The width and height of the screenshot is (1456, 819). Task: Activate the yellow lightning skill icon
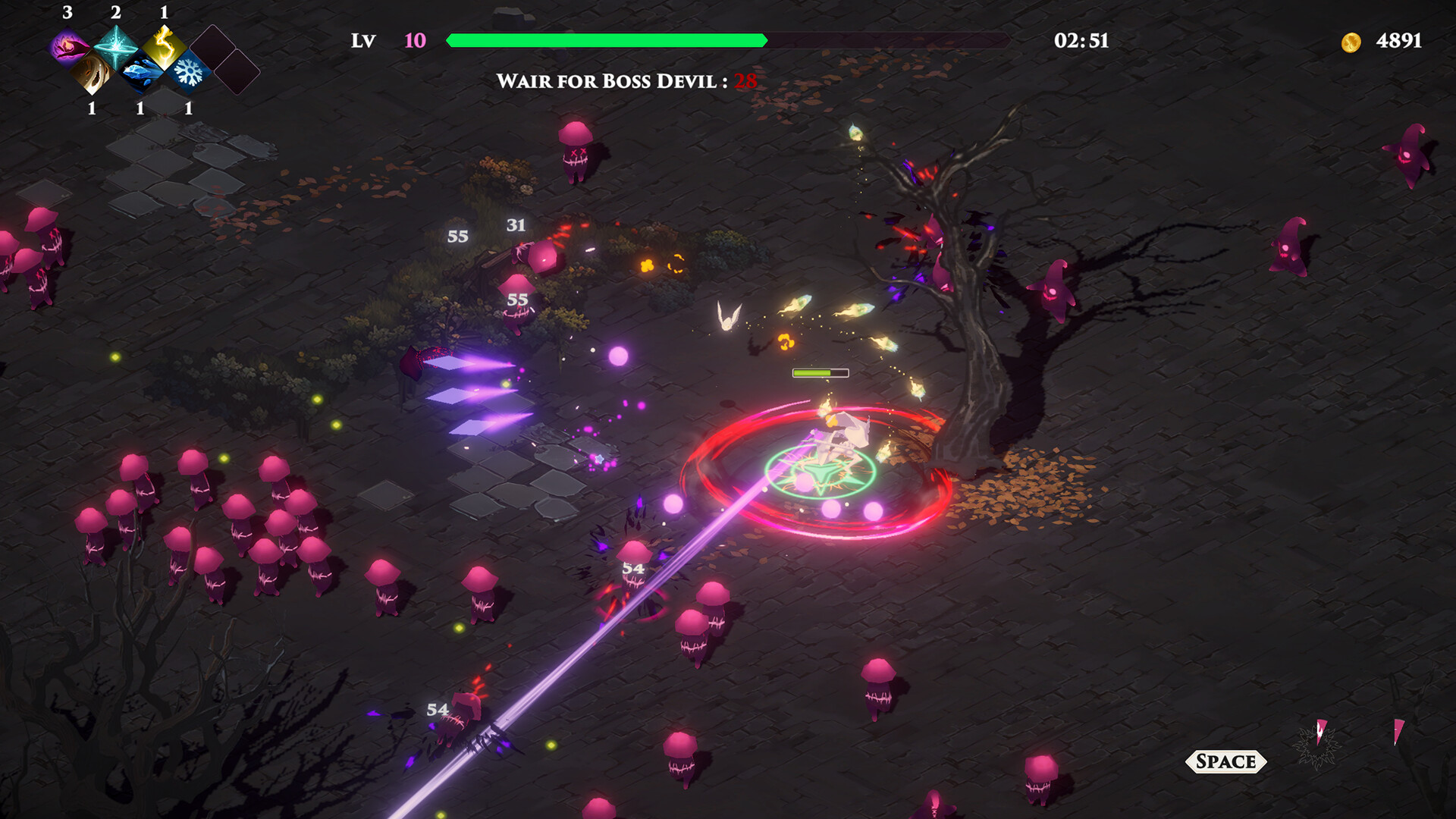[x=164, y=47]
